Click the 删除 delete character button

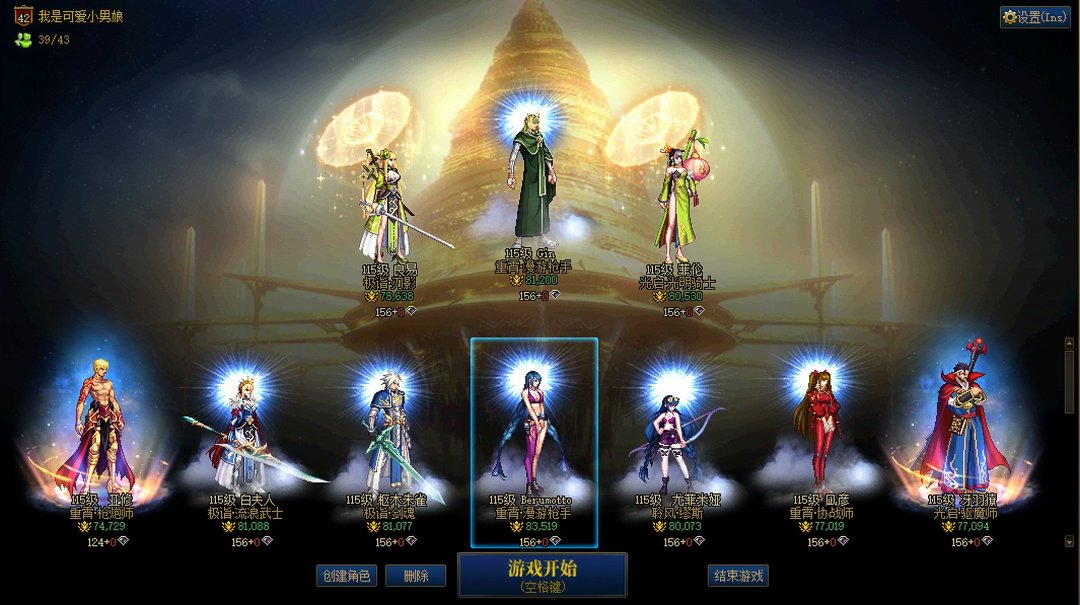coord(415,576)
